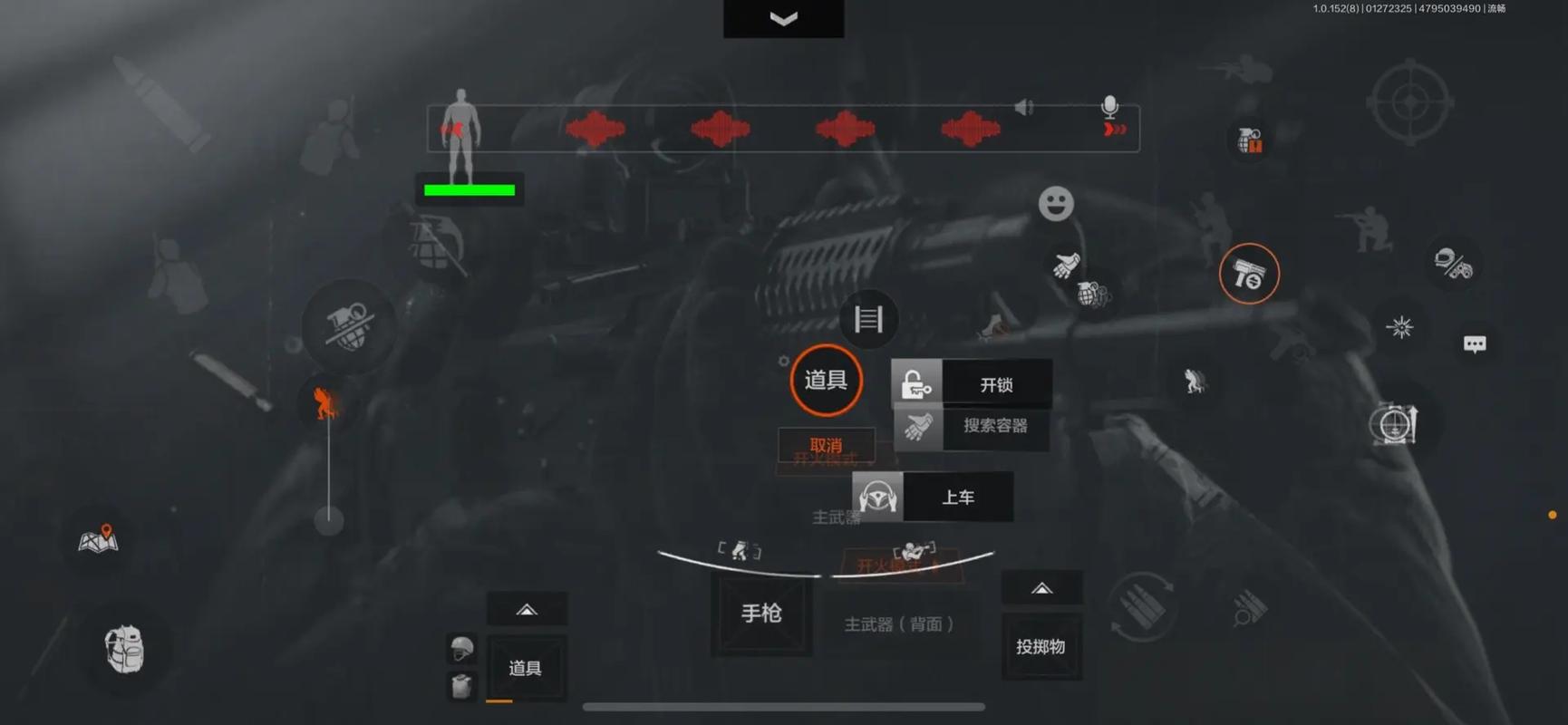Image resolution: width=1568 pixels, height=725 pixels.
Task: Activate the ammo reload icon
Action: pyautogui.click(x=1142, y=606)
